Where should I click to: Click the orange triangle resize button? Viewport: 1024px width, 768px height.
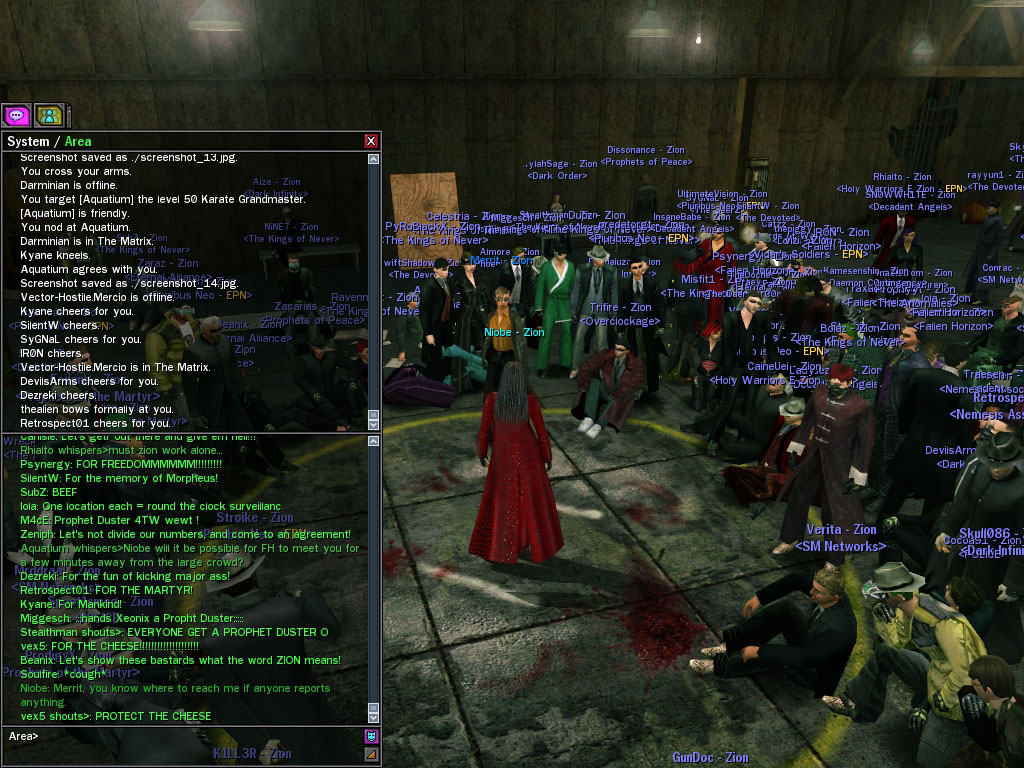(371, 754)
